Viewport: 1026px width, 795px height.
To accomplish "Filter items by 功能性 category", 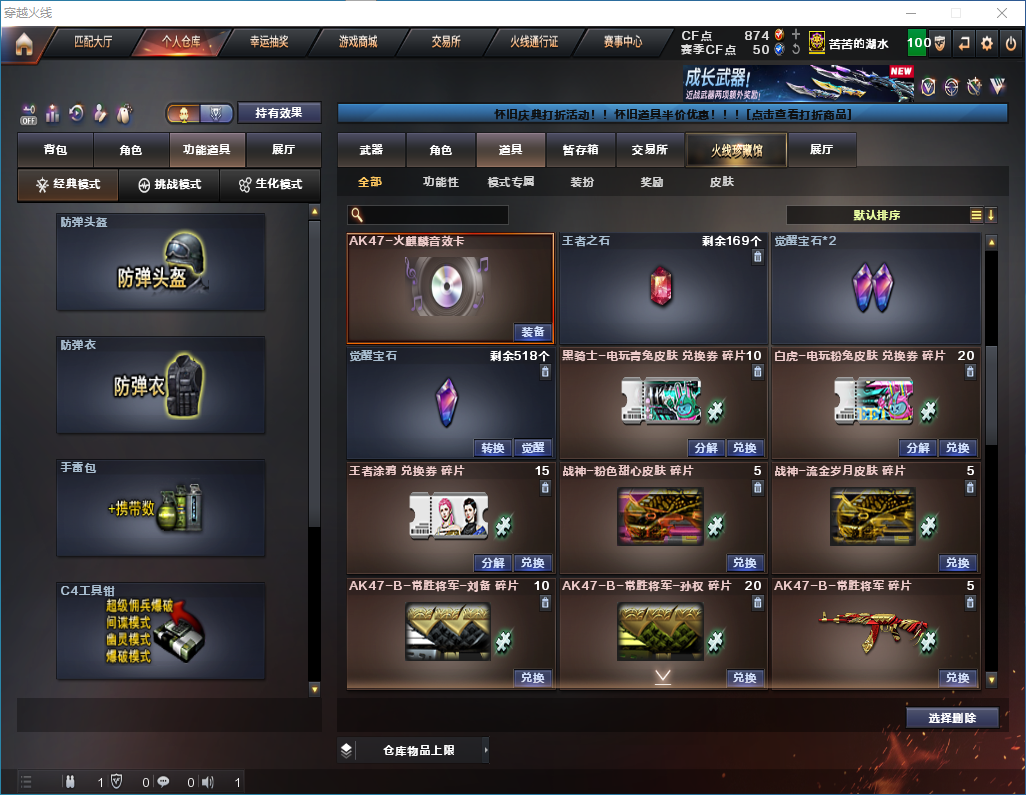I will 440,182.
